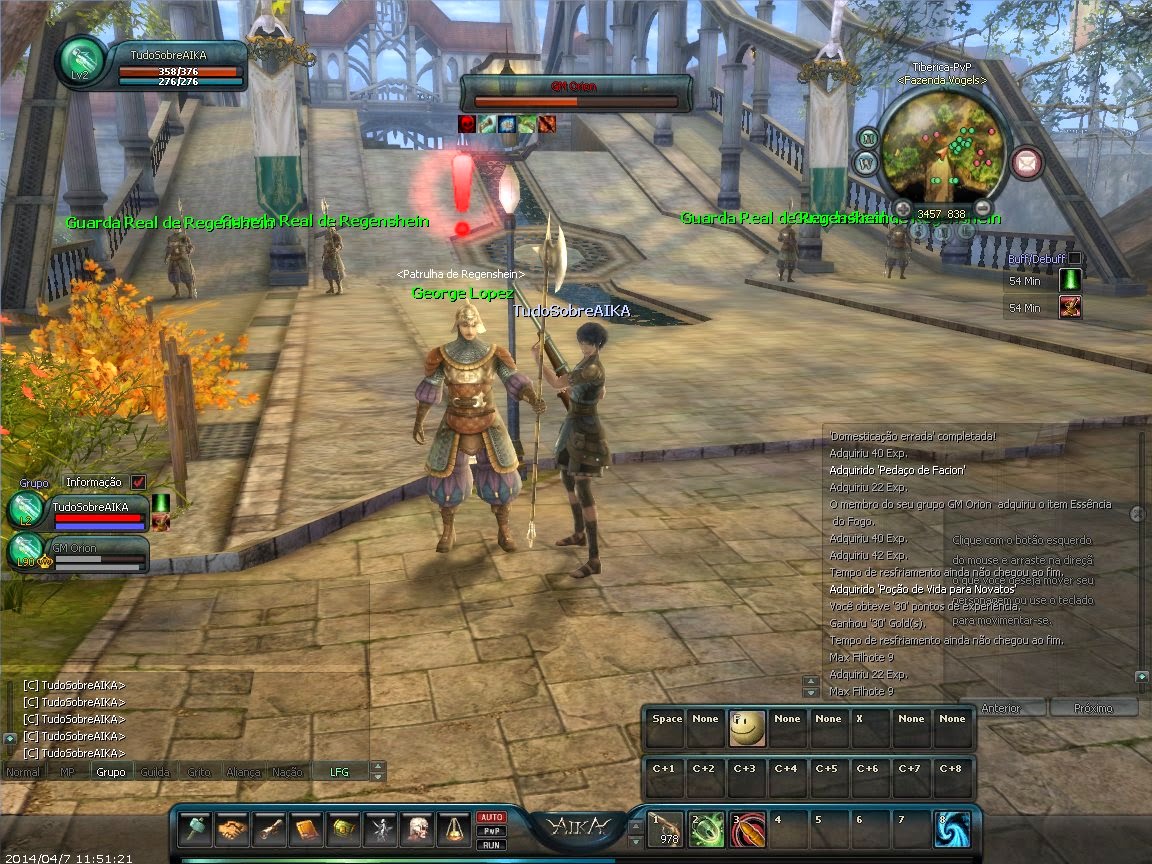
Task: Activate the blue swirl skill in slot 8
Action: 952,829
